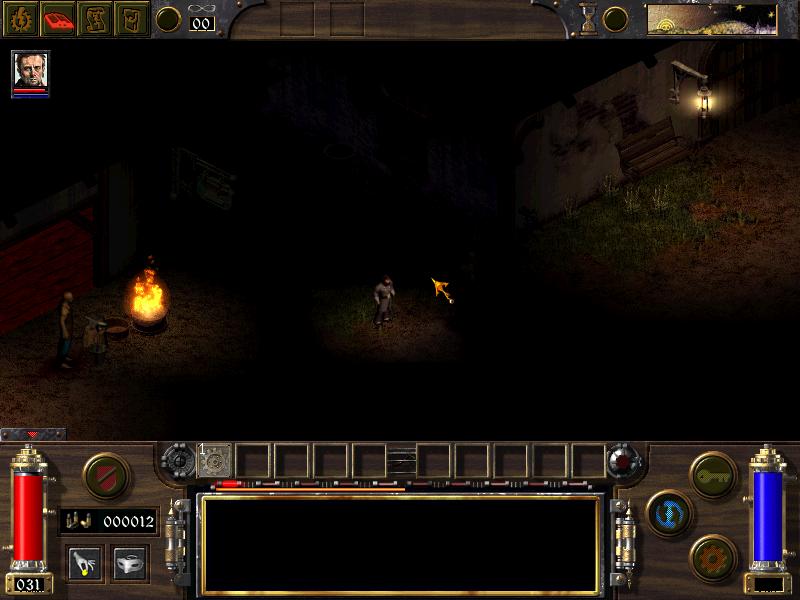The width and height of the screenshot is (800, 600).
Task: Select the player character portrait
Action: click(30, 71)
